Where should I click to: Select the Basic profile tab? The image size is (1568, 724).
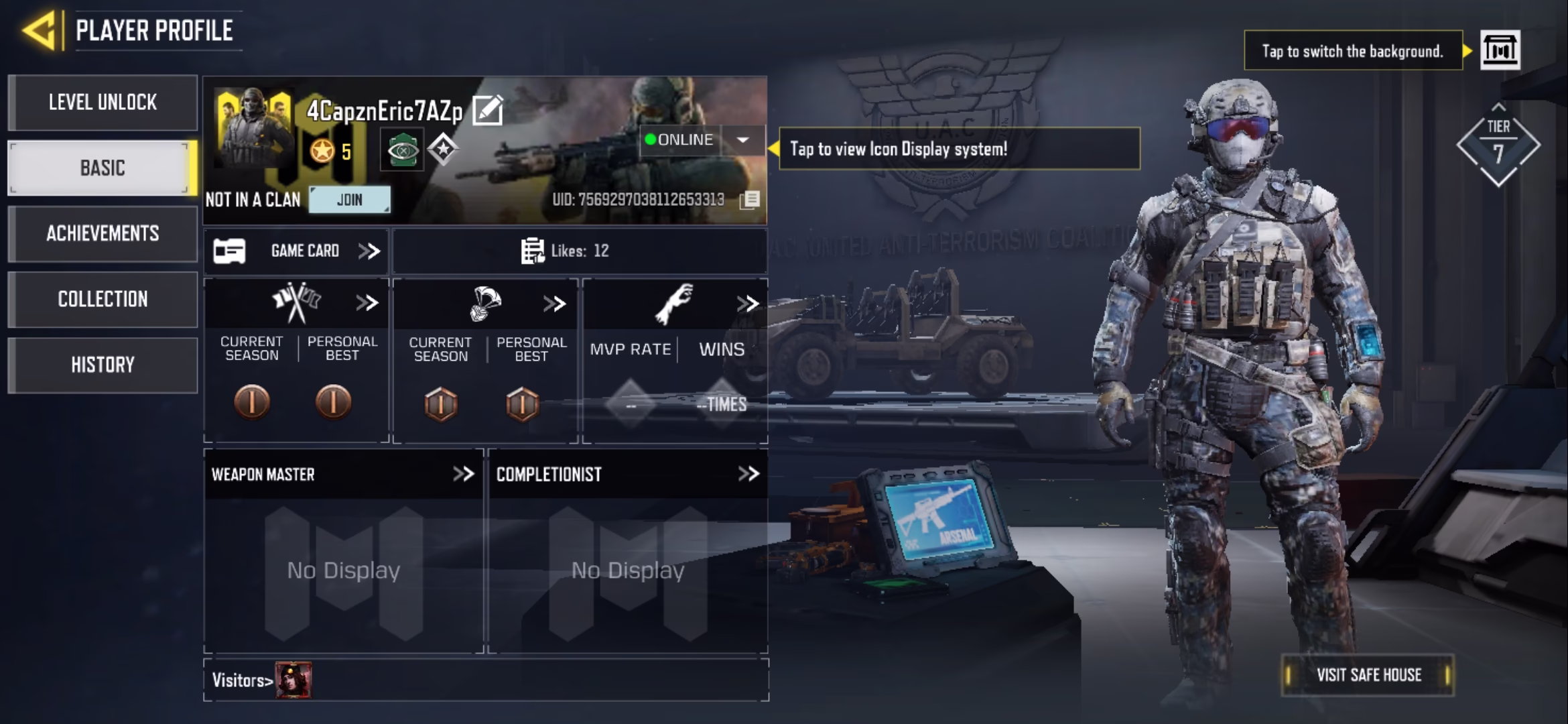[103, 168]
